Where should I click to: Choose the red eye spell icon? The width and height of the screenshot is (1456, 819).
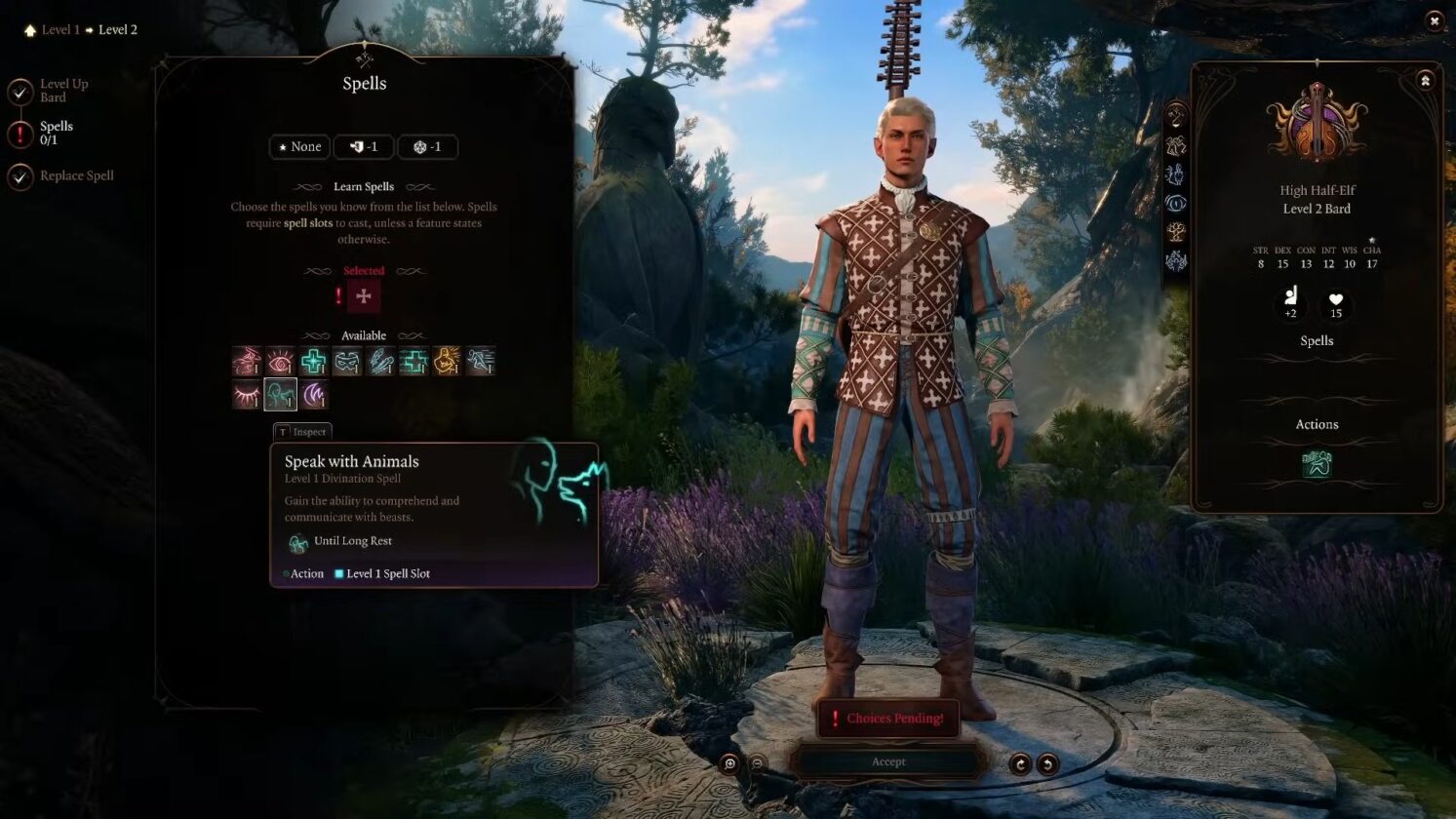tap(280, 362)
